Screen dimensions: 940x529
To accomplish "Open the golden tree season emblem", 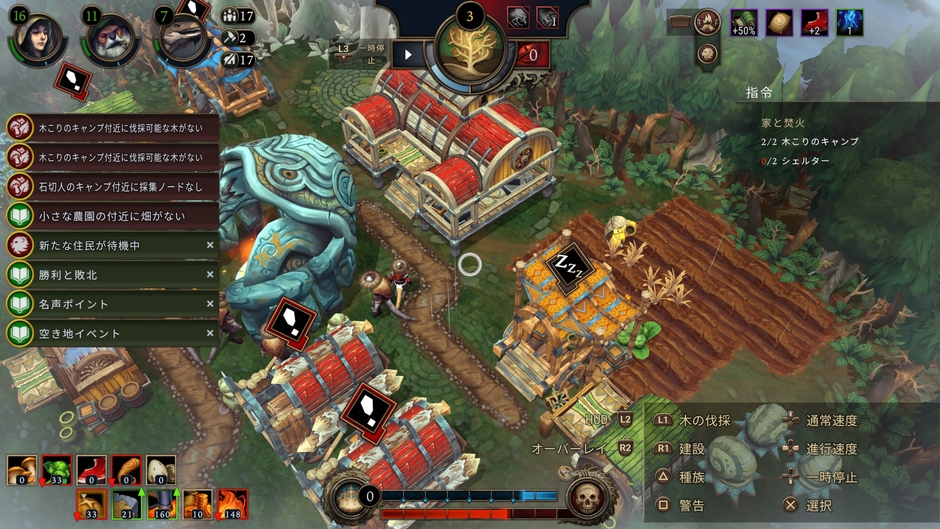I will 469,52.
